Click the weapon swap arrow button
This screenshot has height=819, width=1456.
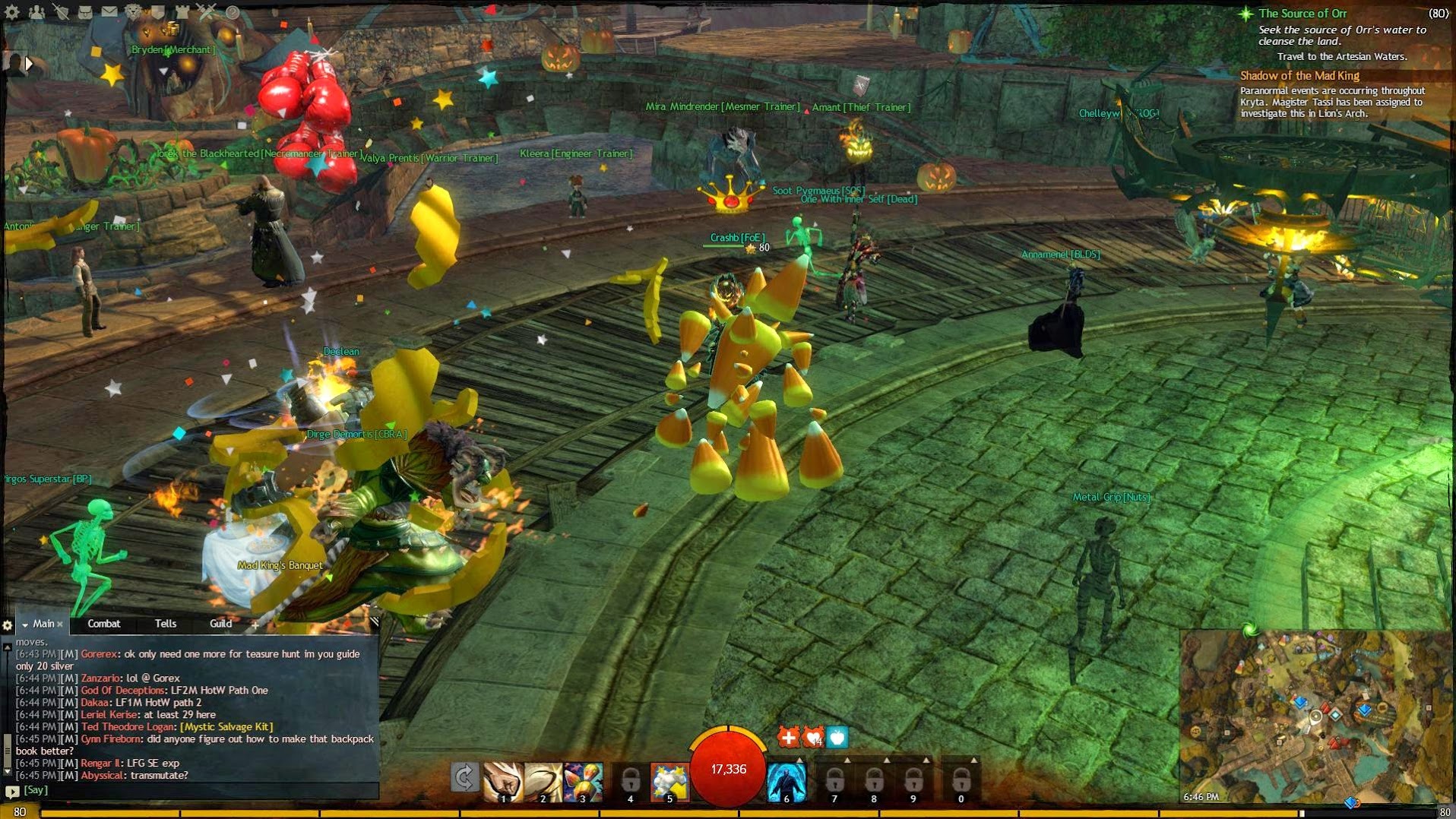click(x=464, y=778)
